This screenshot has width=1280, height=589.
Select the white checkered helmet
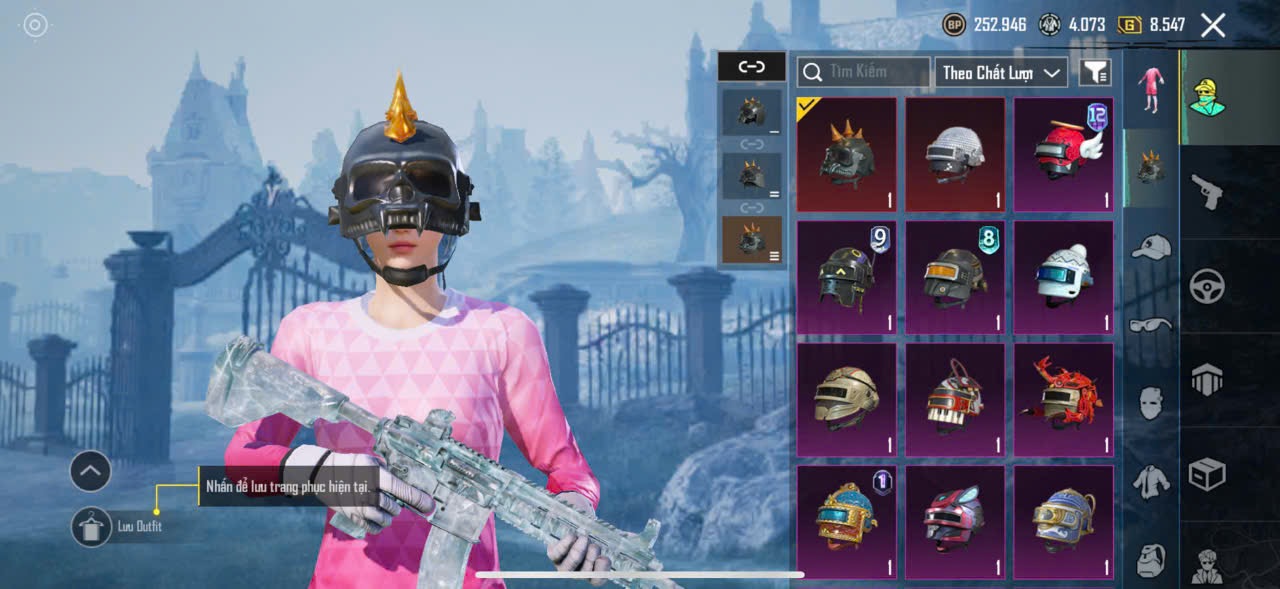[955, 154]
